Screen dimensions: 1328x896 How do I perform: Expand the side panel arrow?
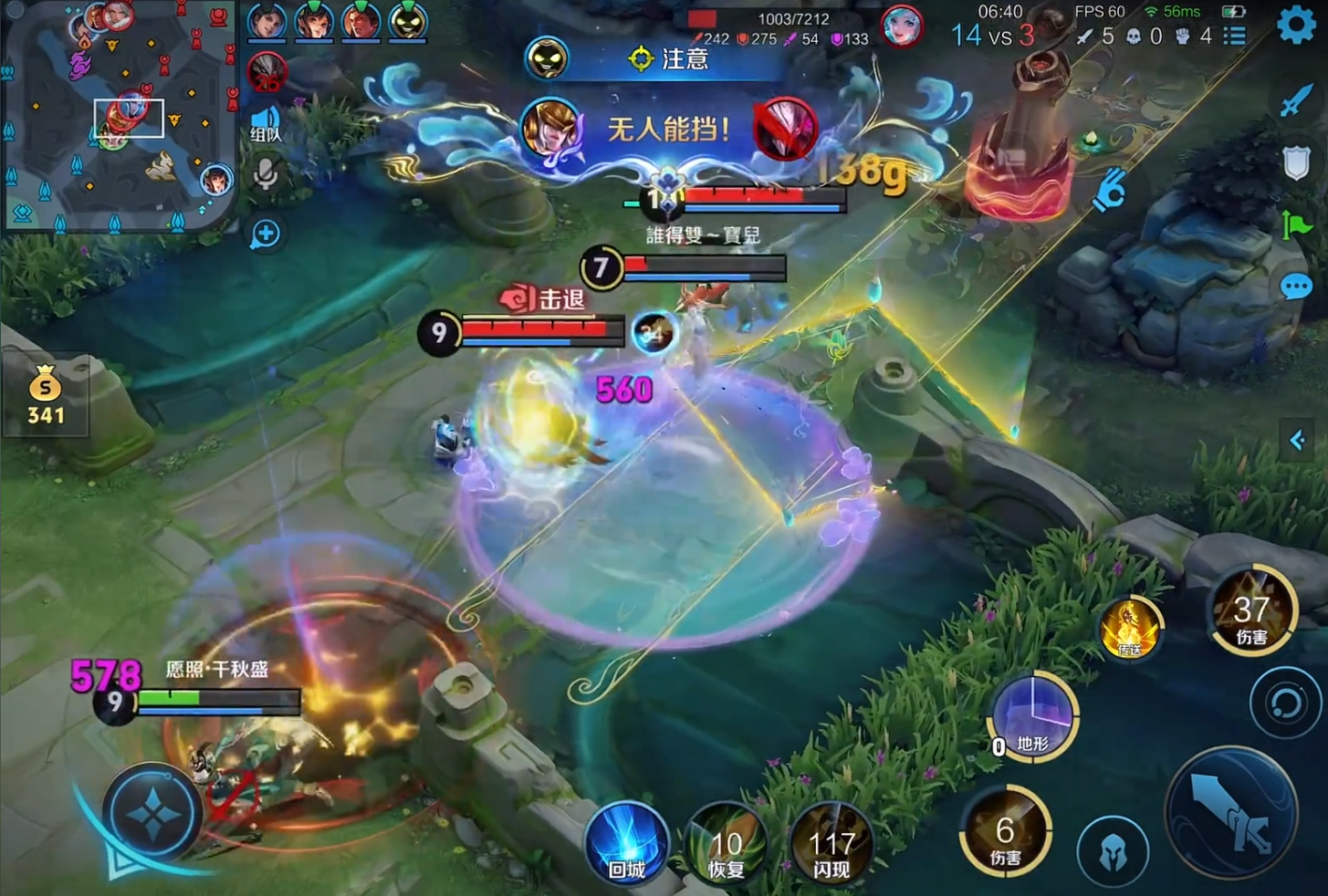click(1298, 442)
